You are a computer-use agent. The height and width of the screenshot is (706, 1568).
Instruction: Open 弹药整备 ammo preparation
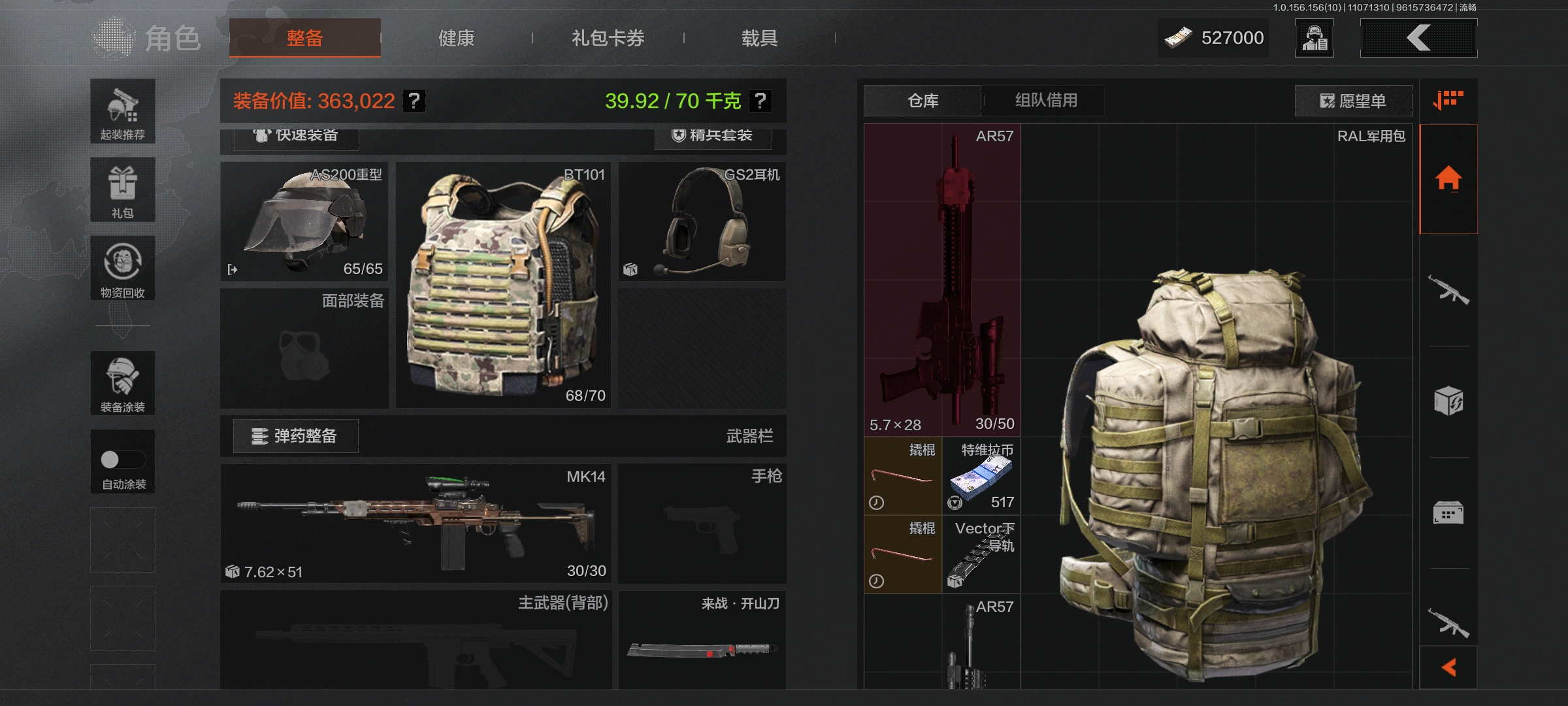295,436
